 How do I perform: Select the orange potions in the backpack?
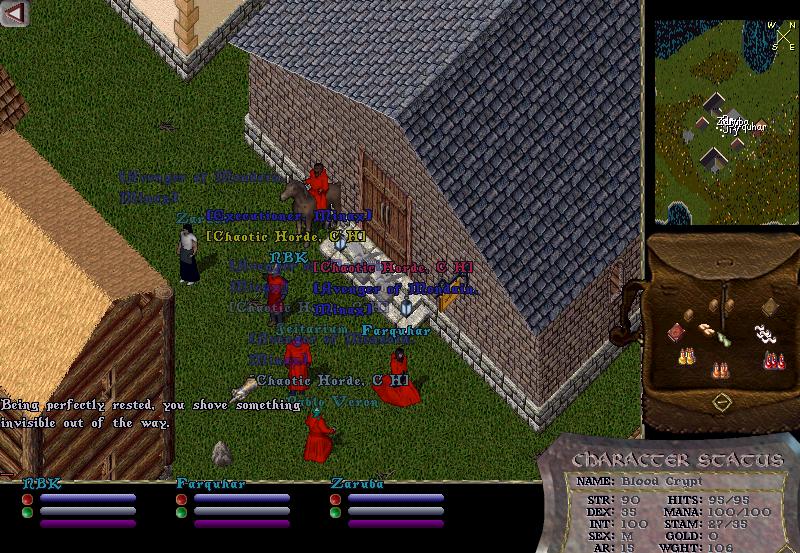[720, 371]
